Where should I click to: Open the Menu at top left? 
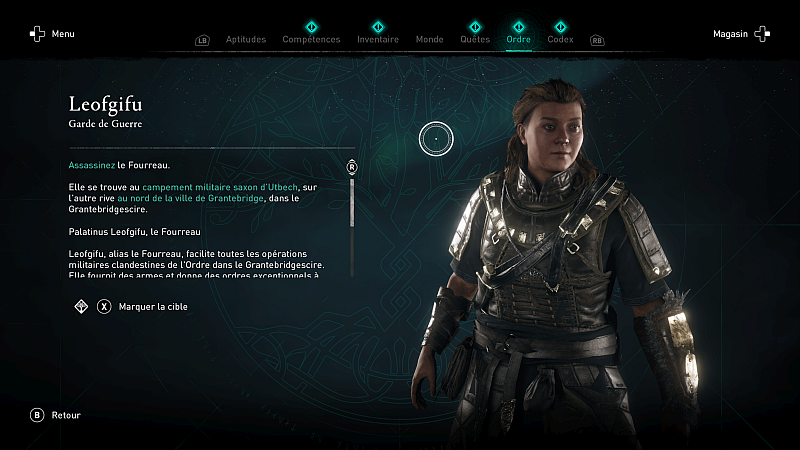point(52,34)
